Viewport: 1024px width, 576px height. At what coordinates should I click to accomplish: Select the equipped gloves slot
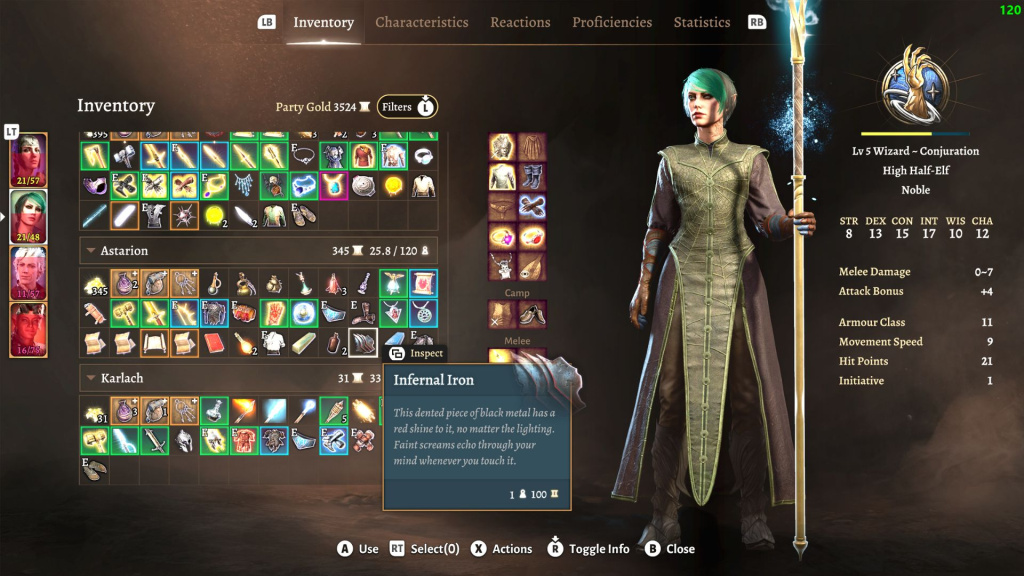click(x=532, y=207)
